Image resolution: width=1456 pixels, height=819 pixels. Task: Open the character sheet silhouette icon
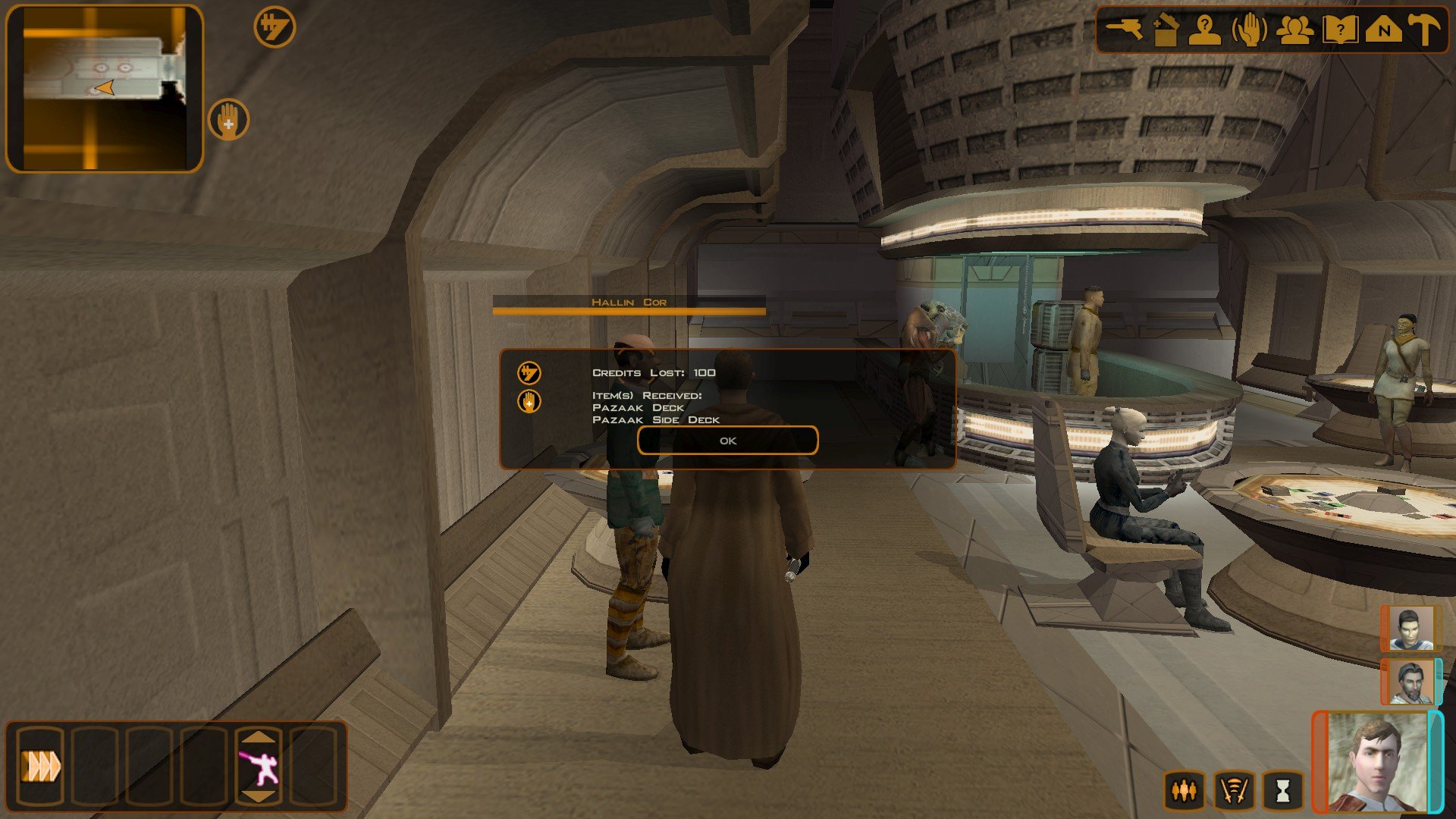tap(1205, 30)
